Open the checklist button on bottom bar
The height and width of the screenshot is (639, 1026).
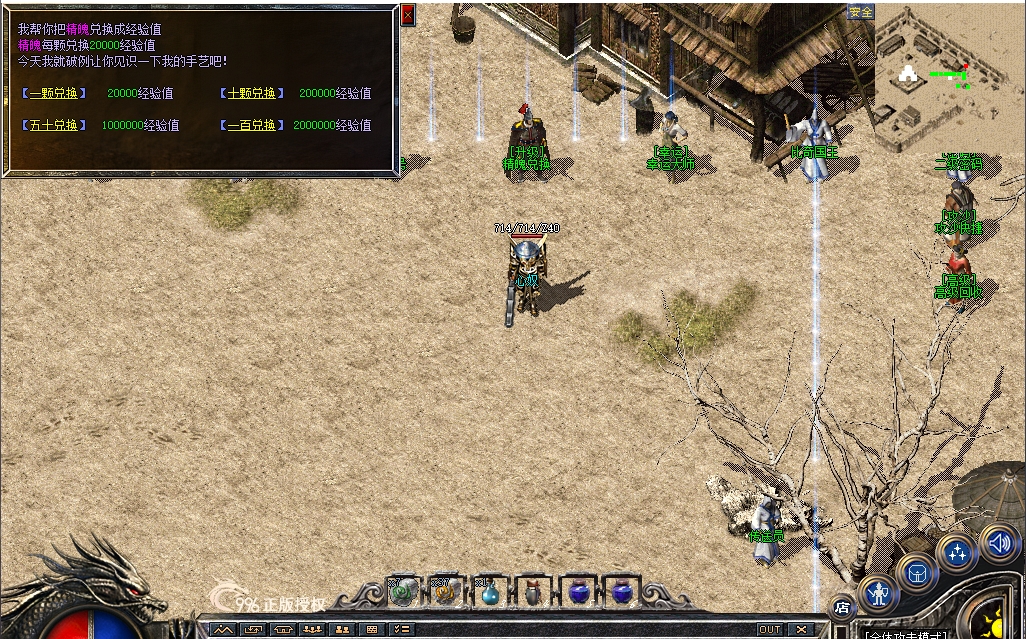(401, 630)
